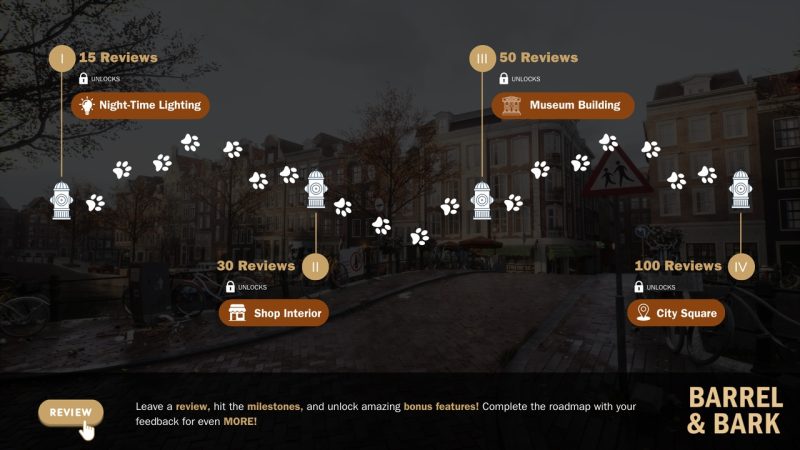Click the milestone II circle marker
Image resolution: width=800 pixels, height=450 pixels.
tap(315, 267)
